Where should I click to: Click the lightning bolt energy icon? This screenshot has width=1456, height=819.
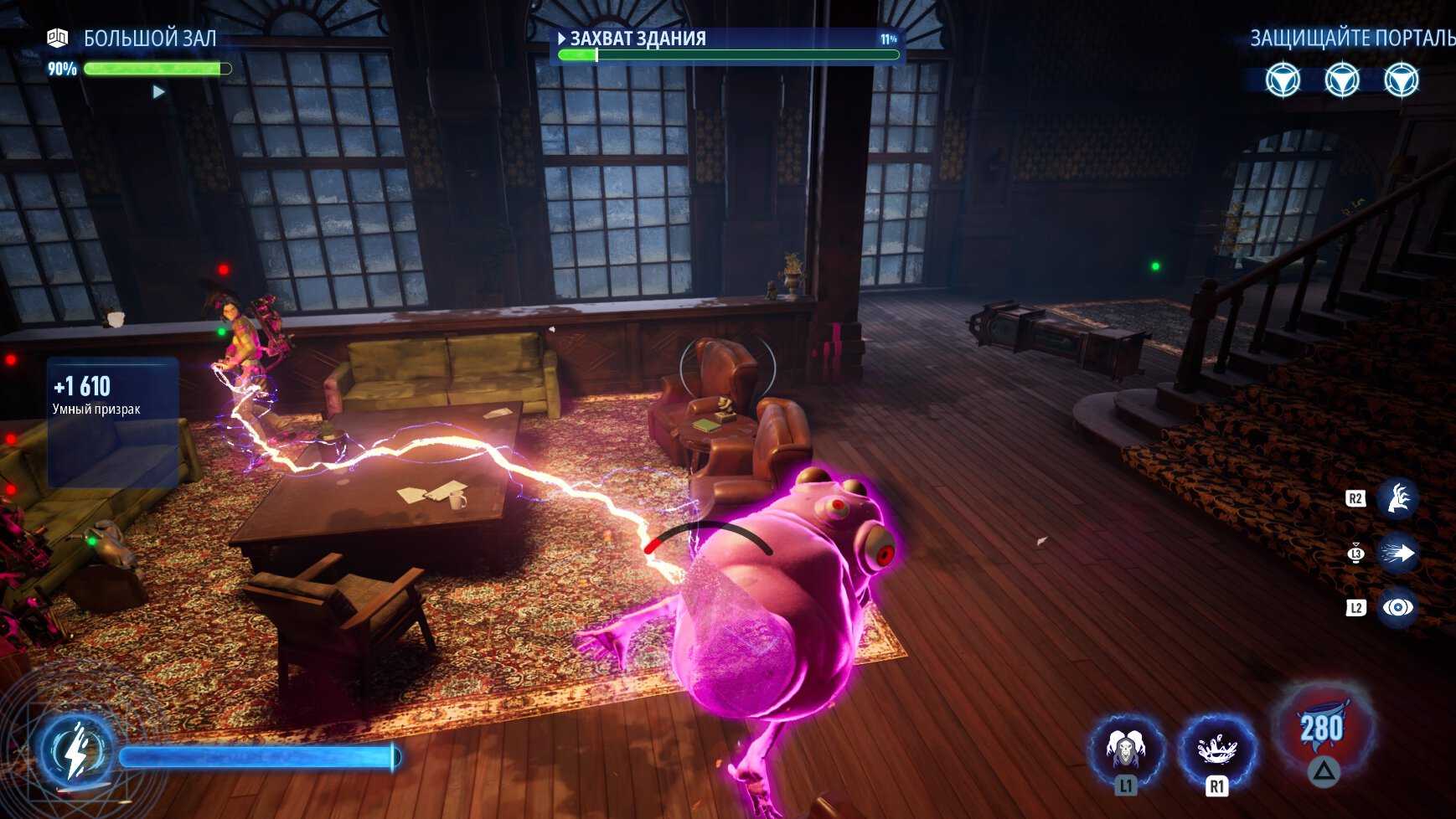click(76, 750)
